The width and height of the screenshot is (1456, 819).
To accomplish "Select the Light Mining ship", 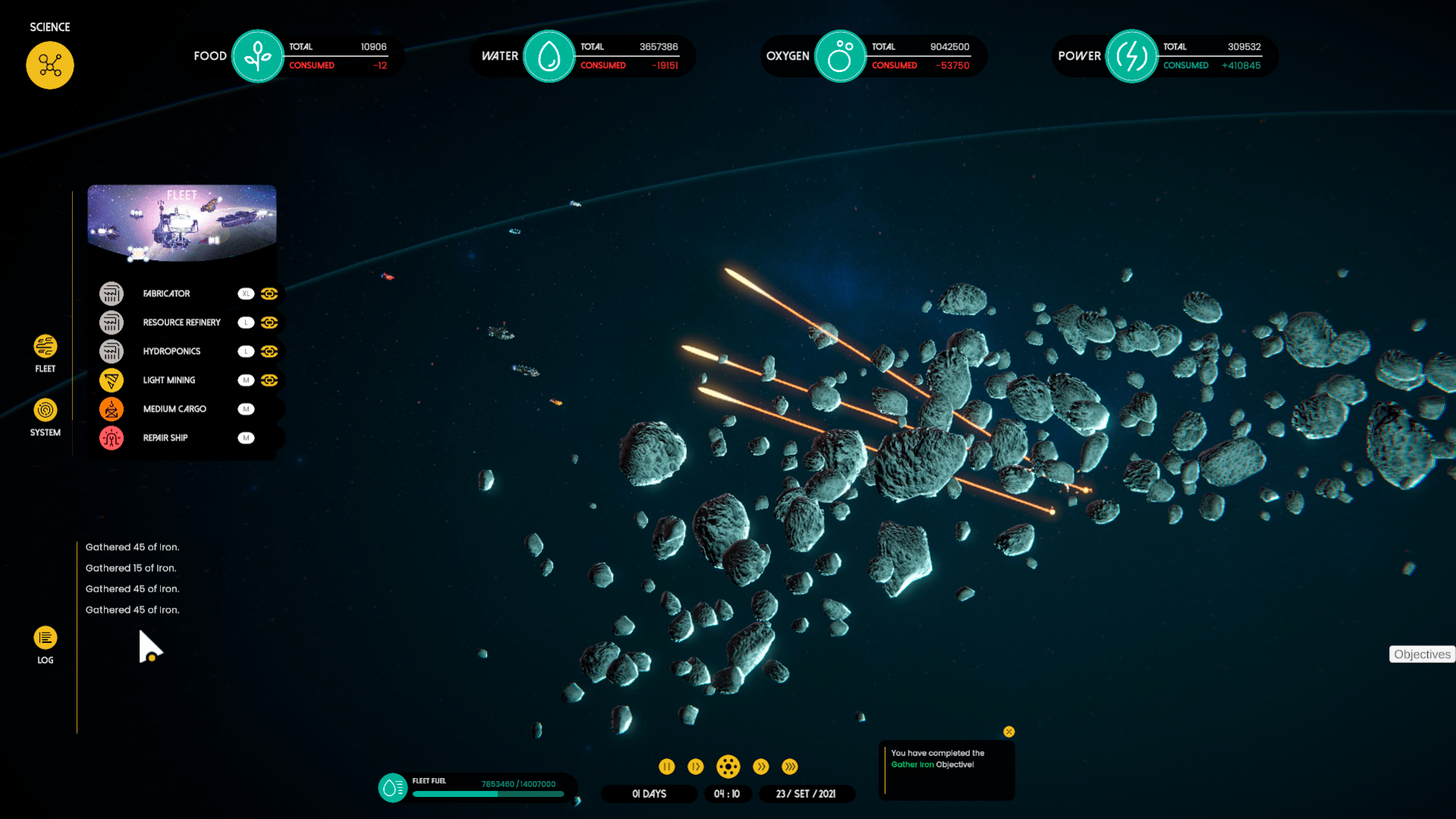I will coord(168,380).
